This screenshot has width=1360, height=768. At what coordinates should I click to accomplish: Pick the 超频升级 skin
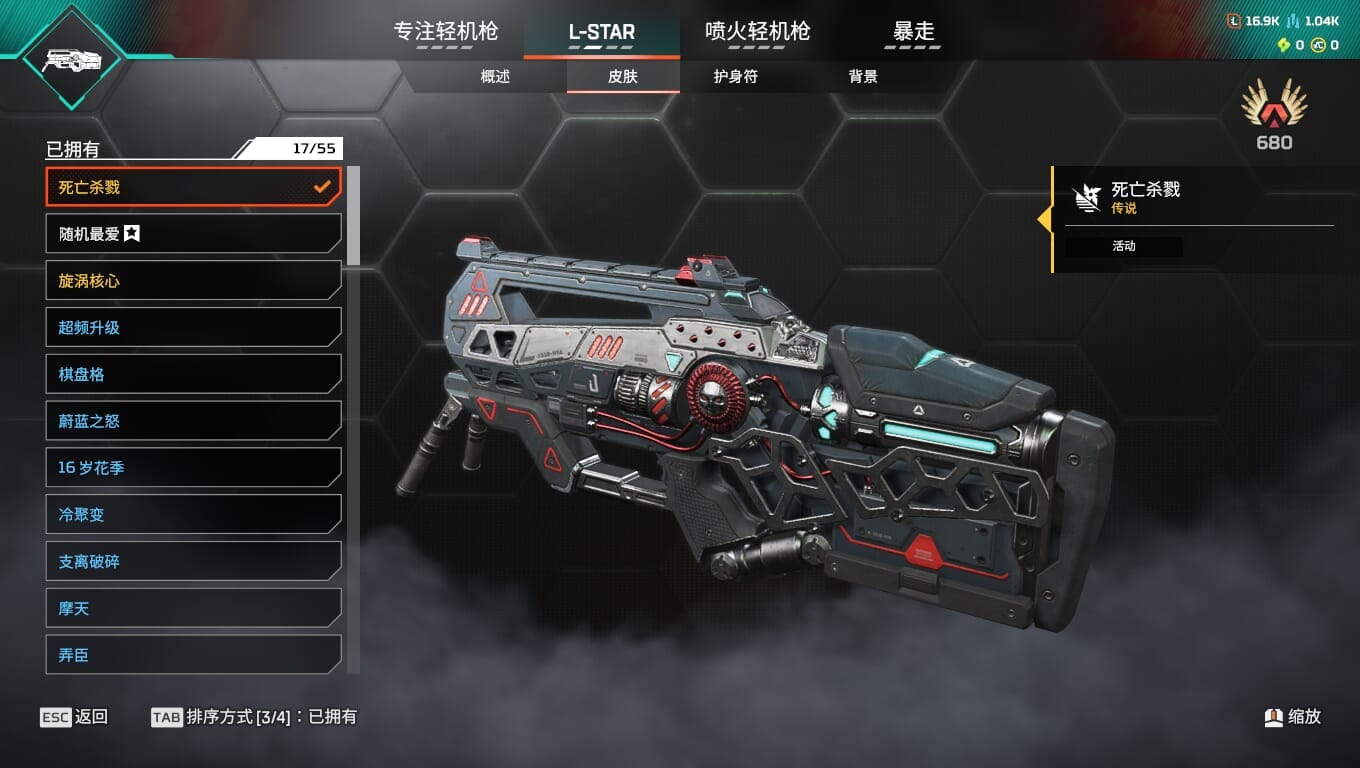(193, 327)
